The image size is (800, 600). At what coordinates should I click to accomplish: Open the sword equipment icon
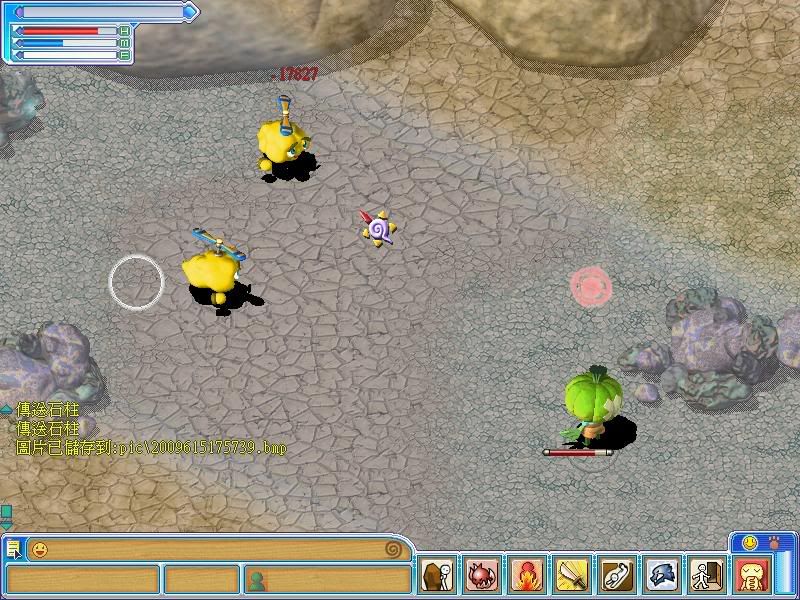(x=572, y=577)
